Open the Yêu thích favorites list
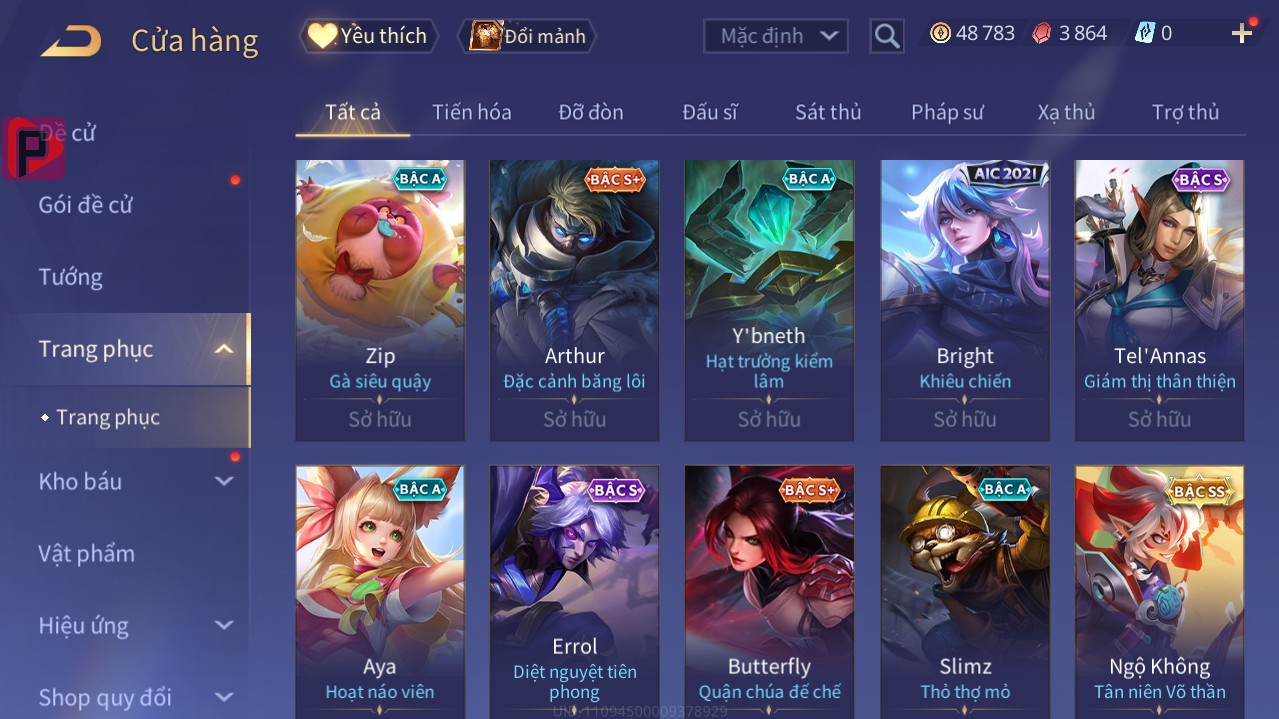Image resolution: width=1279 pixels, height=719 pixels. pyautogui.click(x=368, y=36)
